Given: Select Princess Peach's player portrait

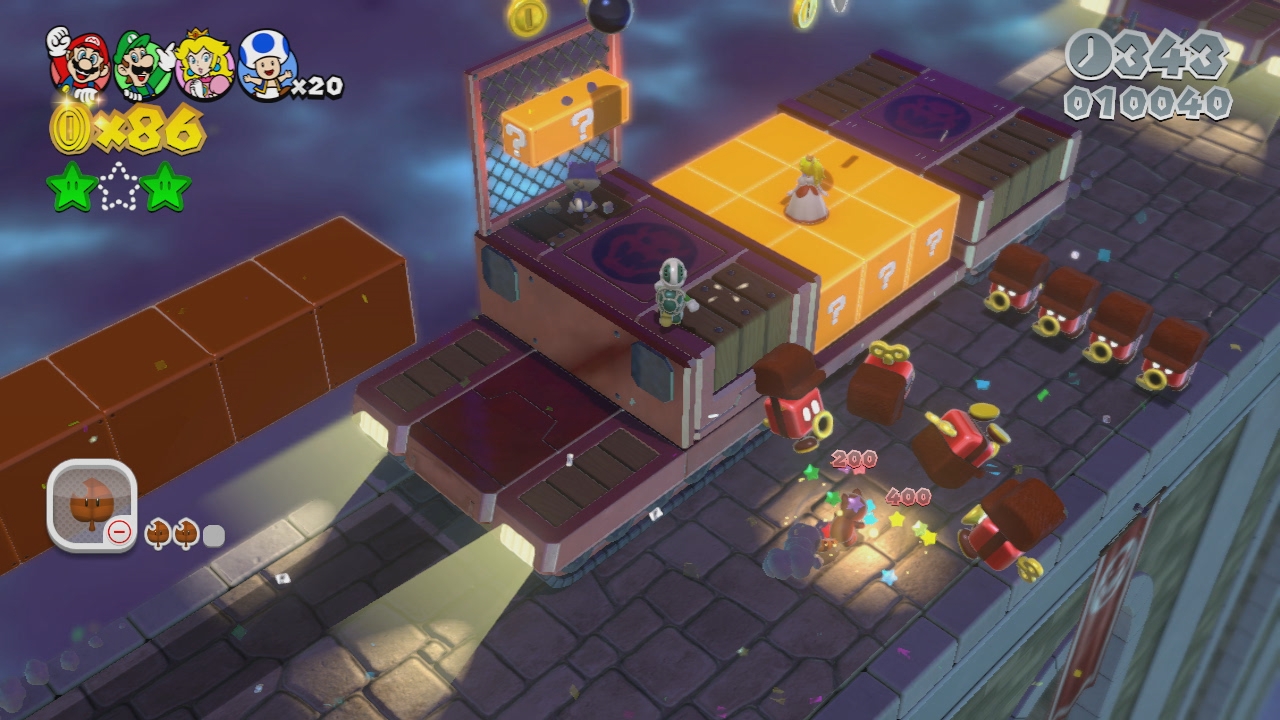Looking at the screenshot, I should 204,66.
